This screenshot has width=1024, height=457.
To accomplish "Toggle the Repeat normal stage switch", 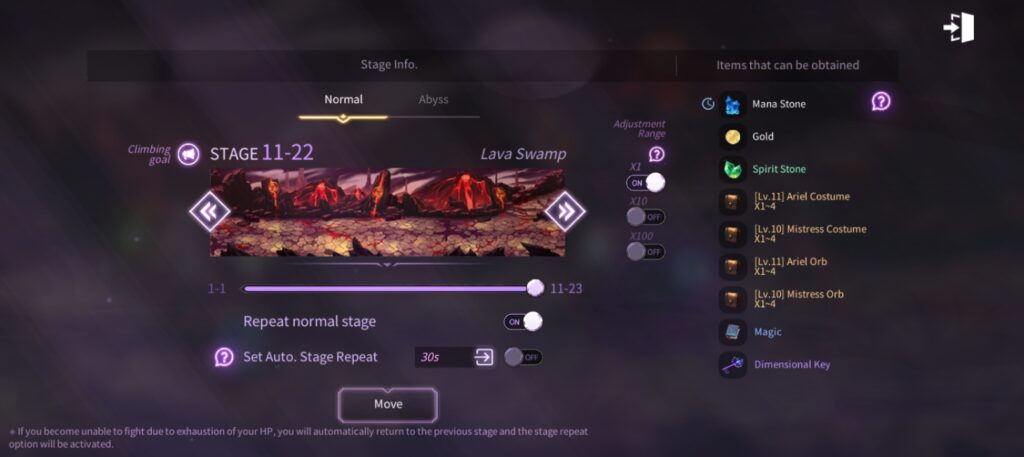I will tap(523, 321).
